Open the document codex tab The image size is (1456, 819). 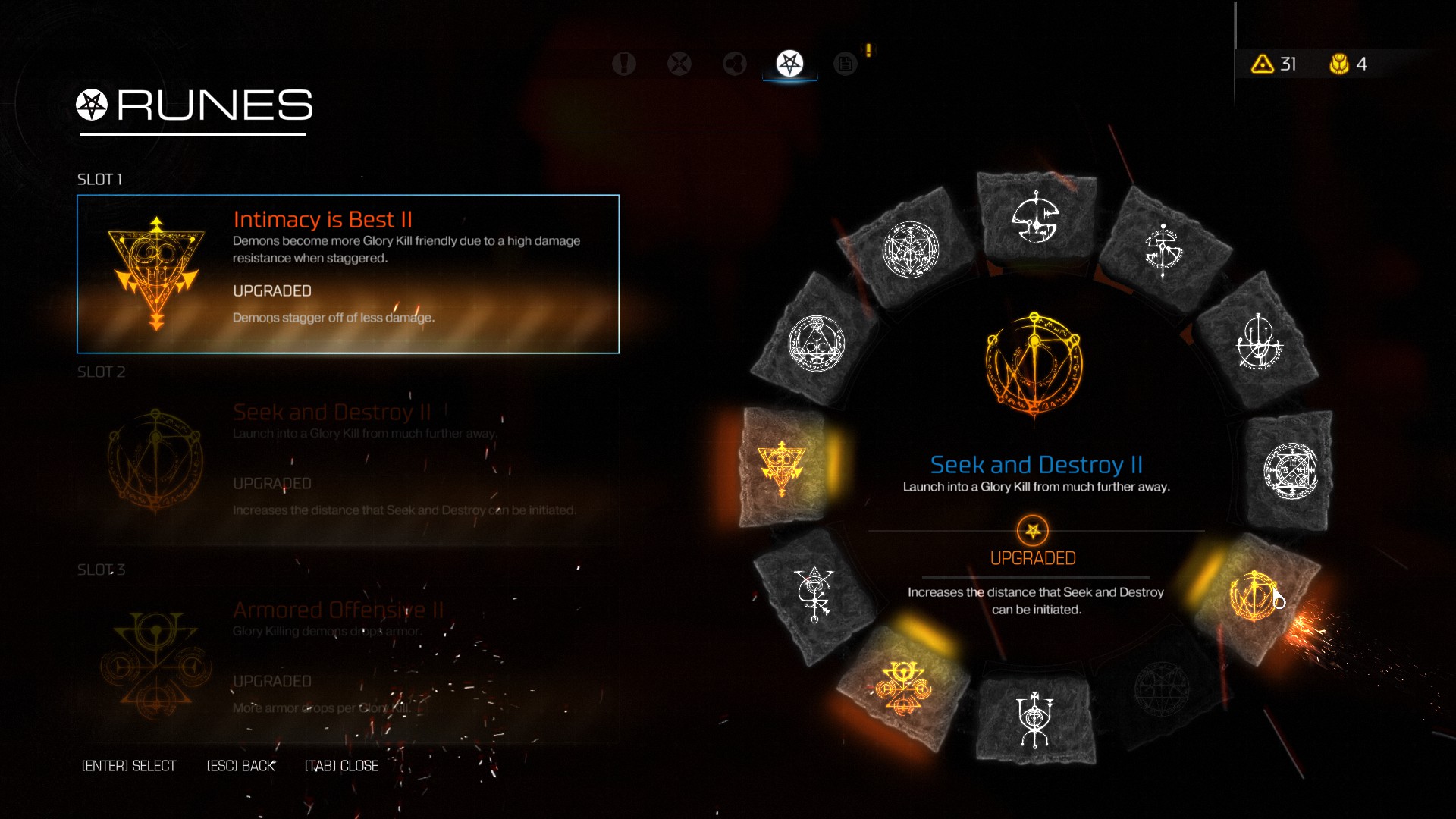pyautogui.click(x=845, y=64)
